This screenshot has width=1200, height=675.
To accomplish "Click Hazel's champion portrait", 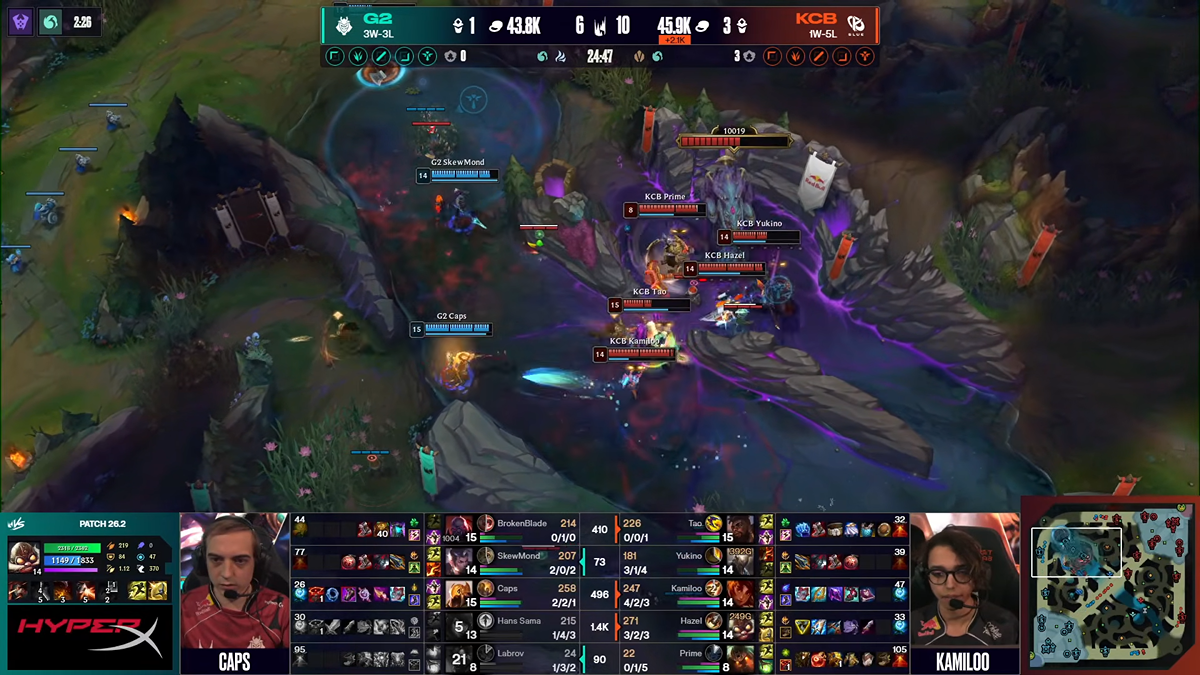I will coord(741,625).
